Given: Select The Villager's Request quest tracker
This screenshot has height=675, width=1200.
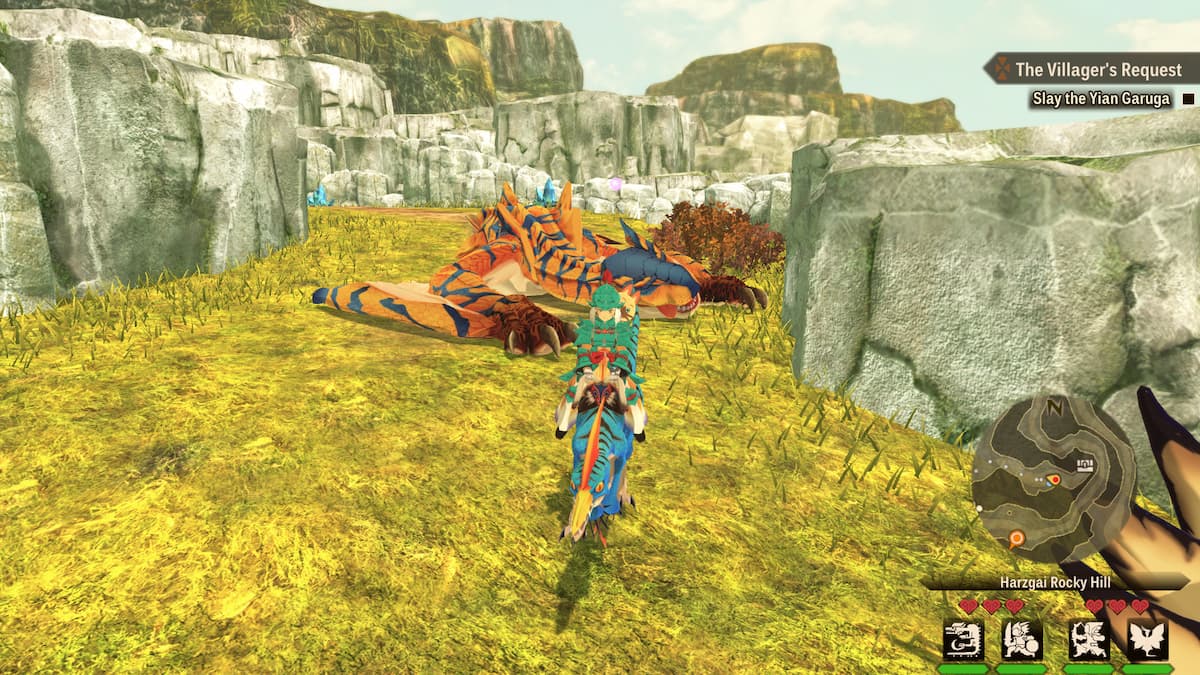Looking at the screenshot, I should pyautogui.click(x=1097, y=69).
